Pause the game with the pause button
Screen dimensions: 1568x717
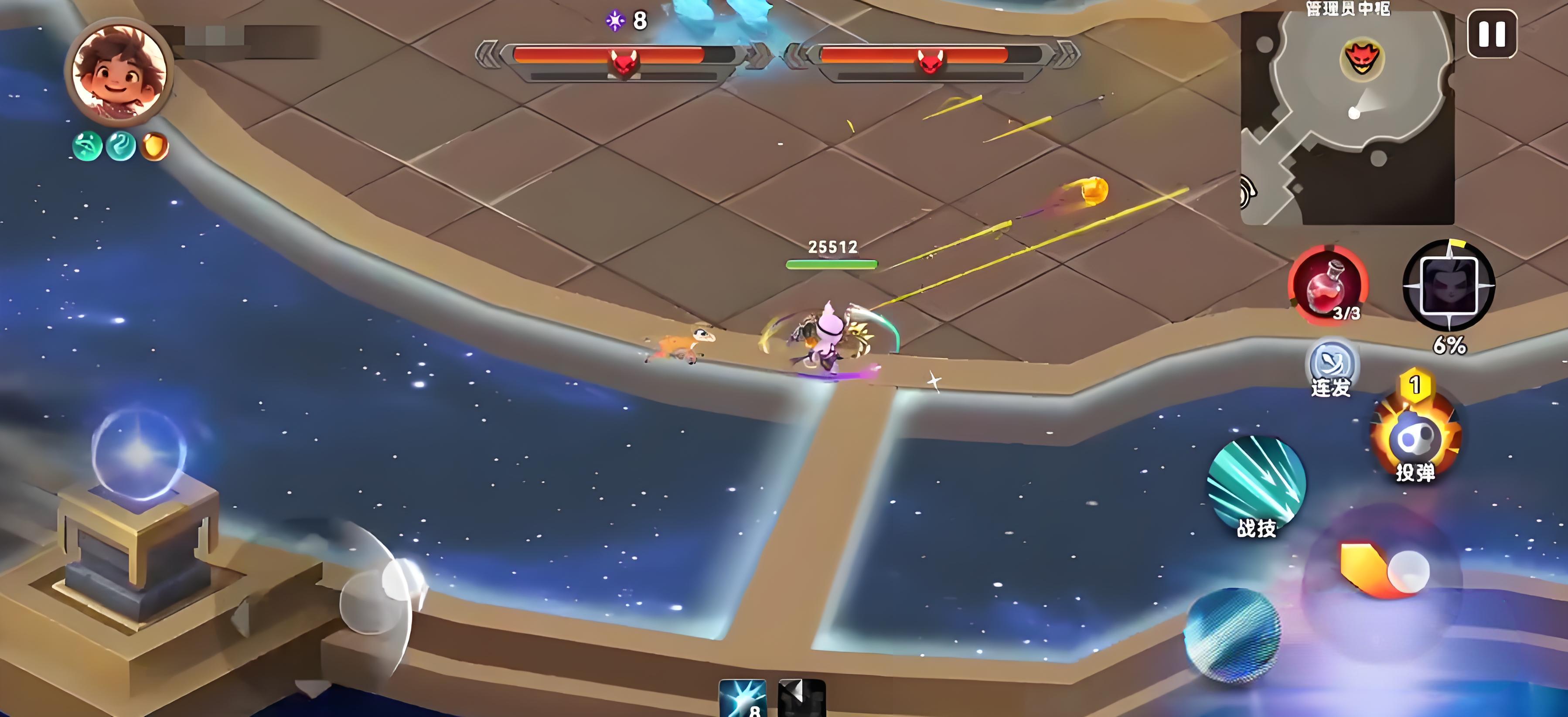pyautogui.click(x=1491, y=35)
